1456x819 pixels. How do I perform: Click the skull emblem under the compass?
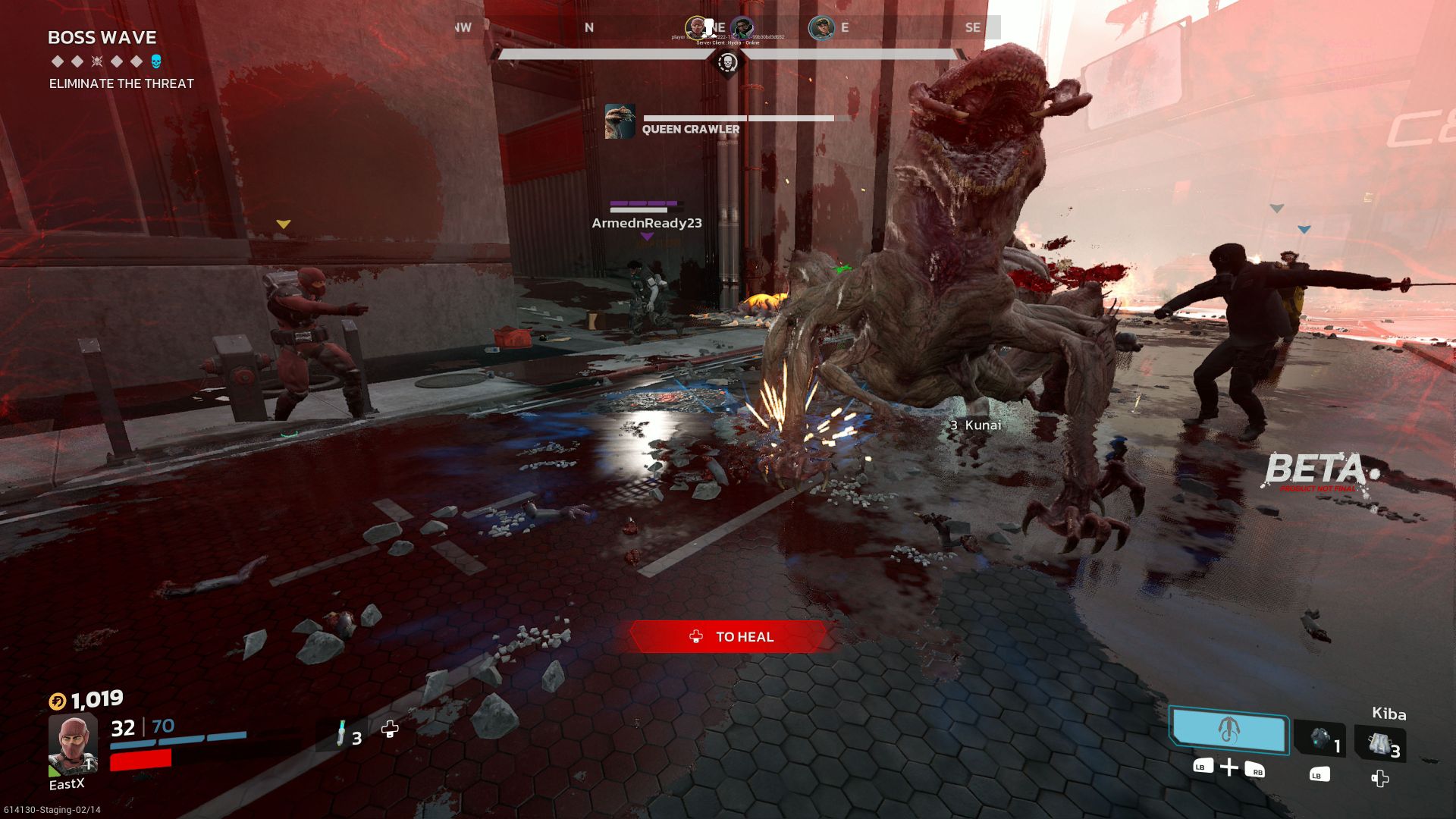(727, 63)
